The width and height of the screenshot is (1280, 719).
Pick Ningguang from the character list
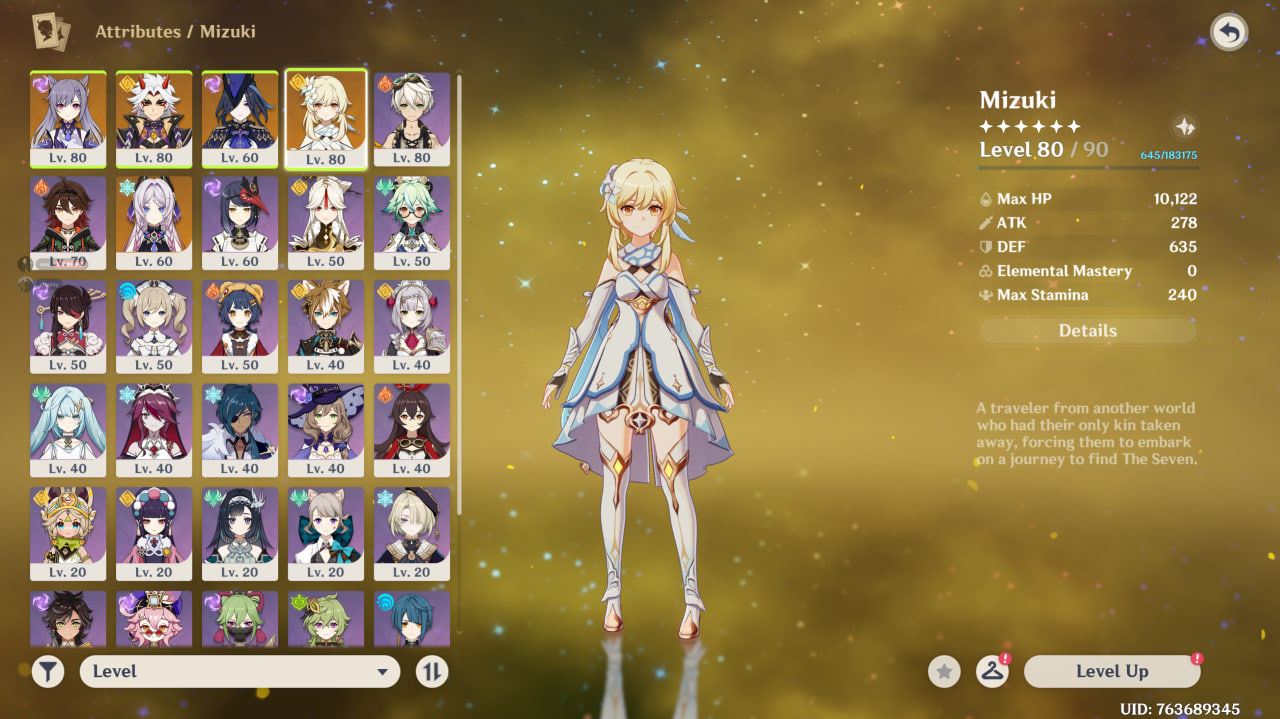(x=326, y=222)
